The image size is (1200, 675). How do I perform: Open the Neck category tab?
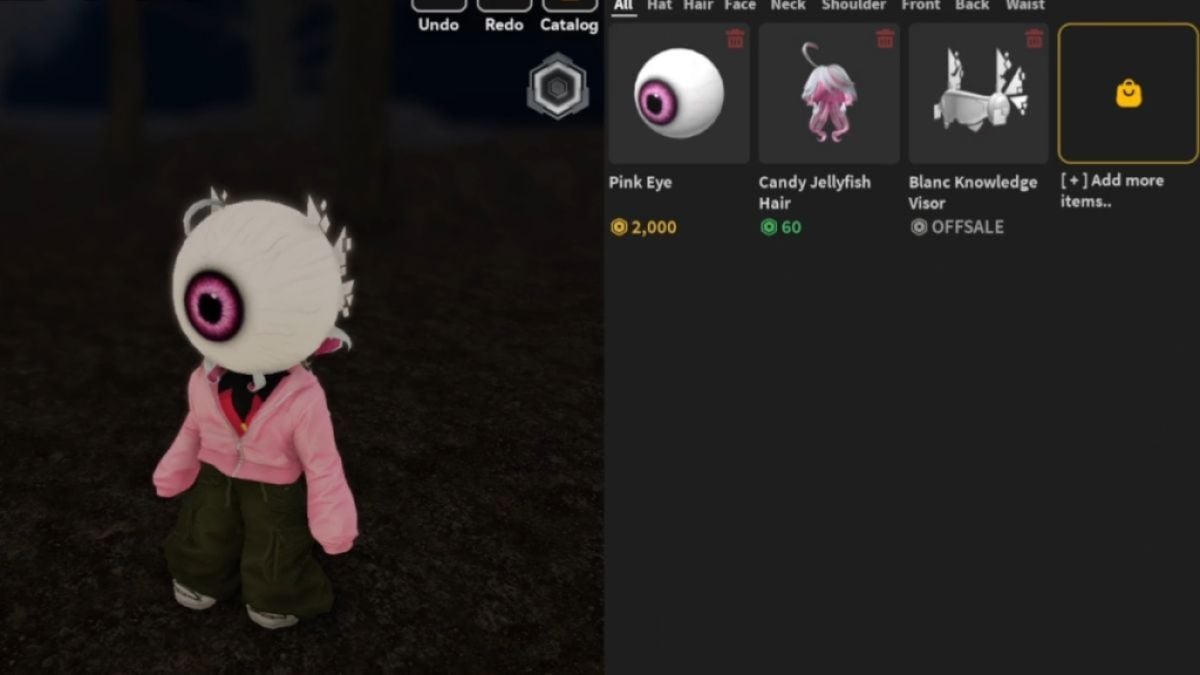(788, 5)
